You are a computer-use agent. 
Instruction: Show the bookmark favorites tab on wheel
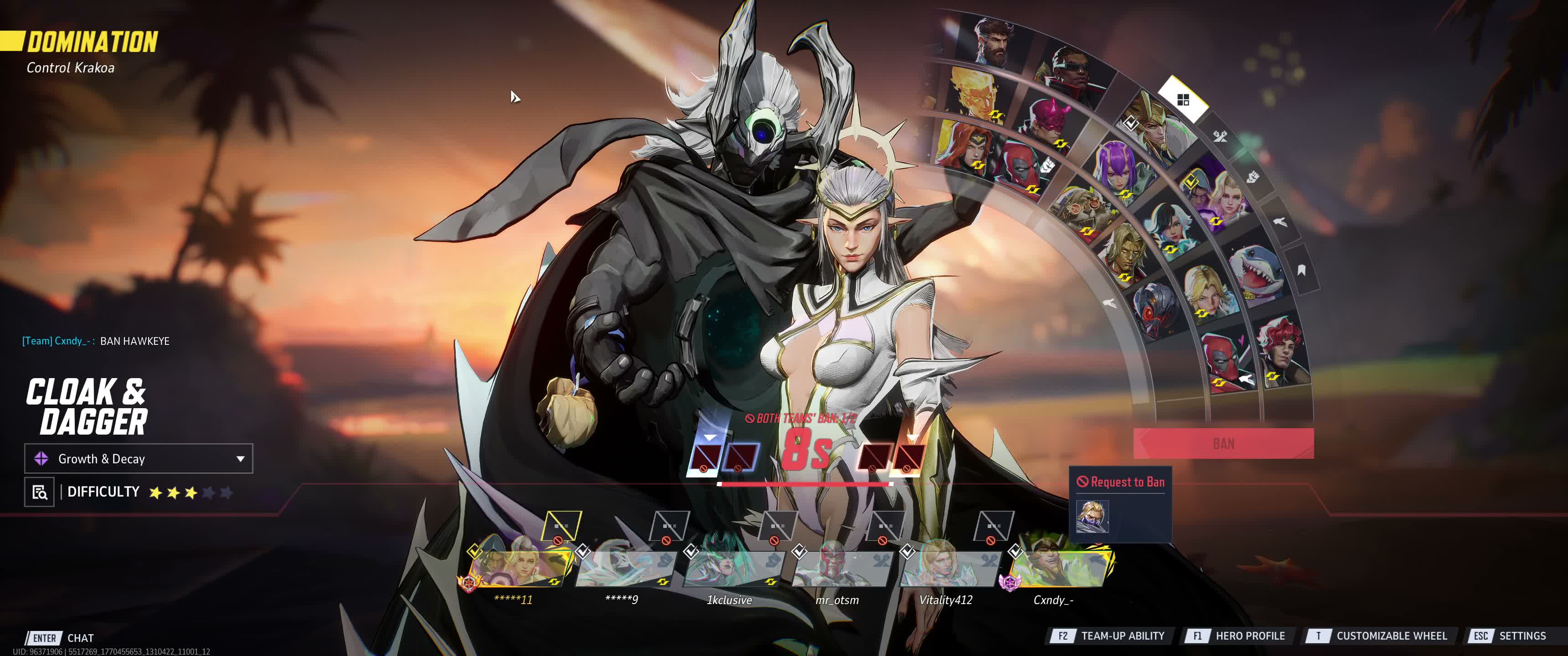click(x=1301, y=270)
